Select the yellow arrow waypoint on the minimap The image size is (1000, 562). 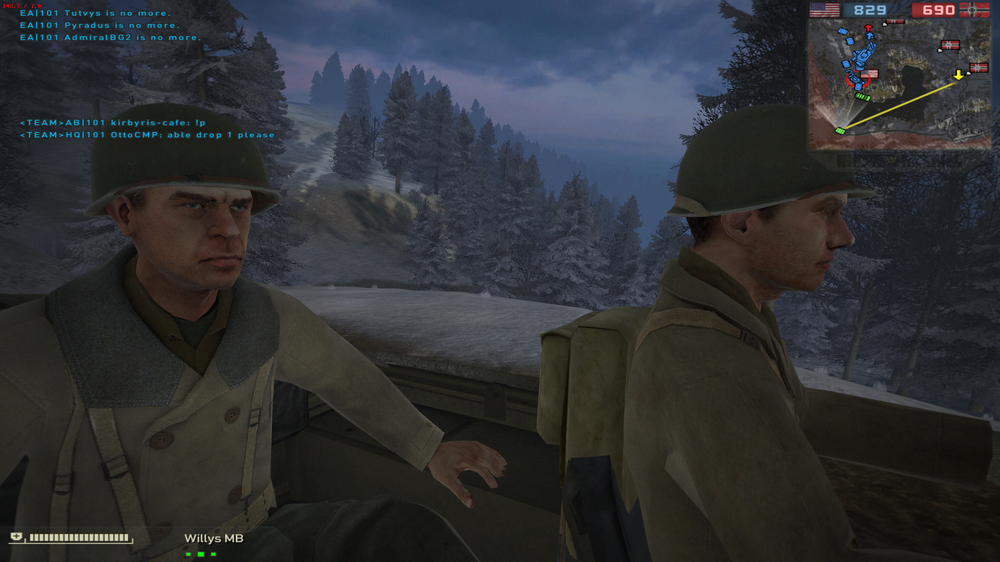point(959,74)
